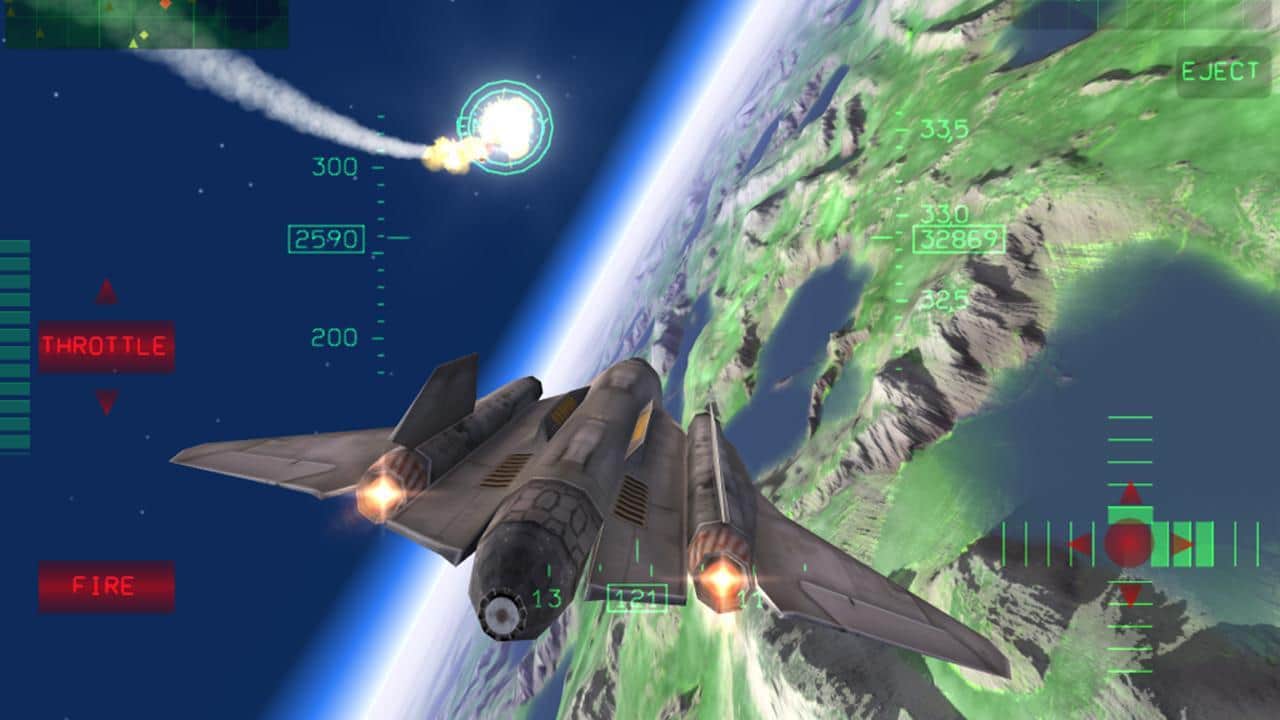Click the THROTTLE label
Image resolution: width=1280 pixels, height=720 pixels.
click(102, 345)
